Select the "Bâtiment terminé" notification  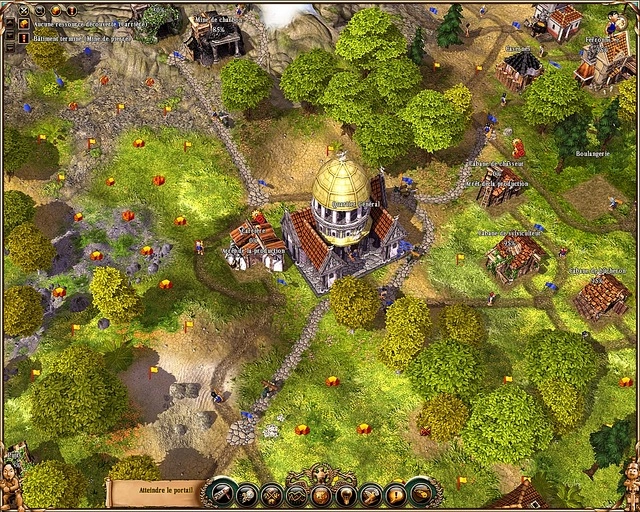80,38
